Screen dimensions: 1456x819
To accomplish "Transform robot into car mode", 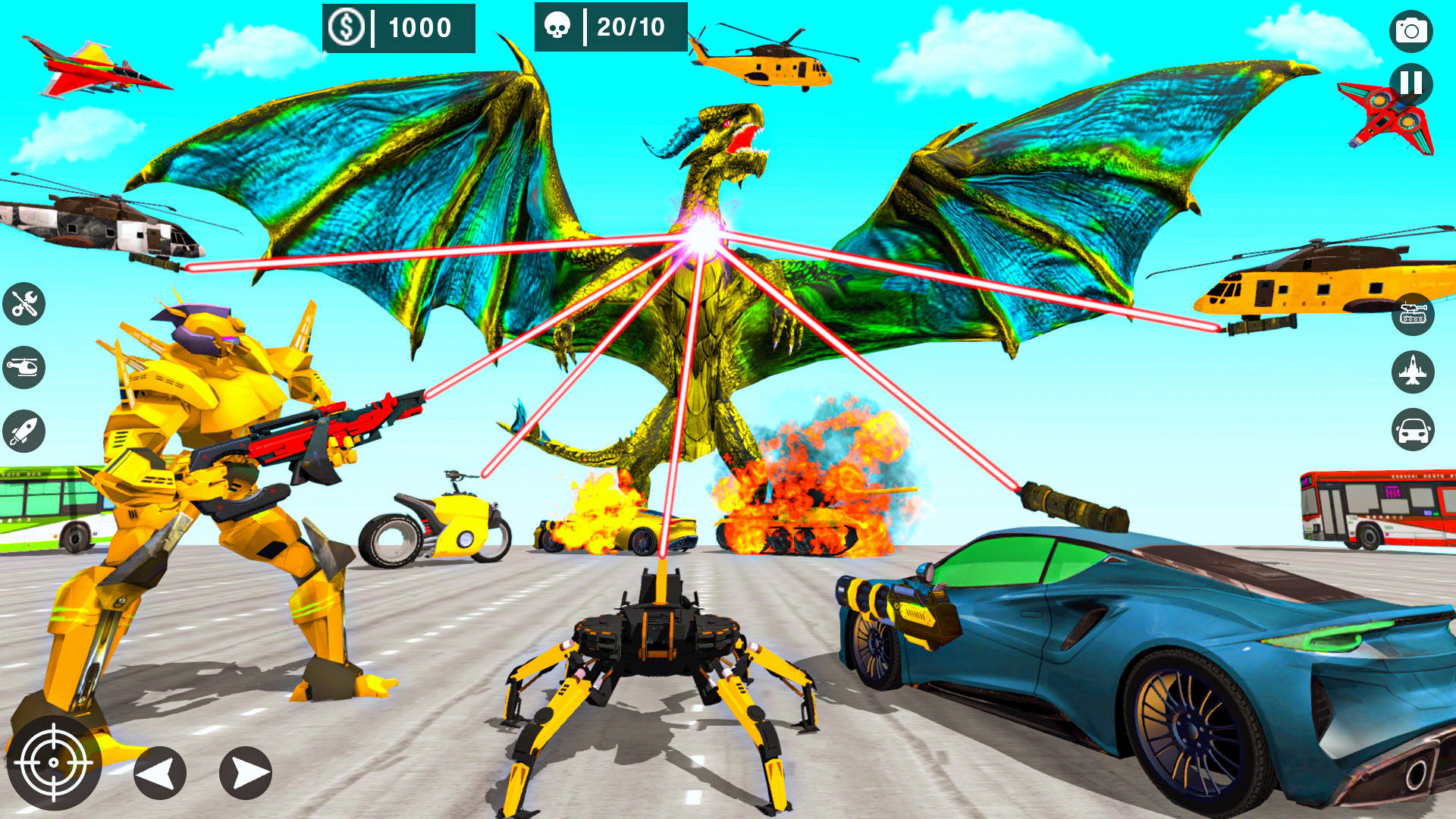I will click(1412, 425).
